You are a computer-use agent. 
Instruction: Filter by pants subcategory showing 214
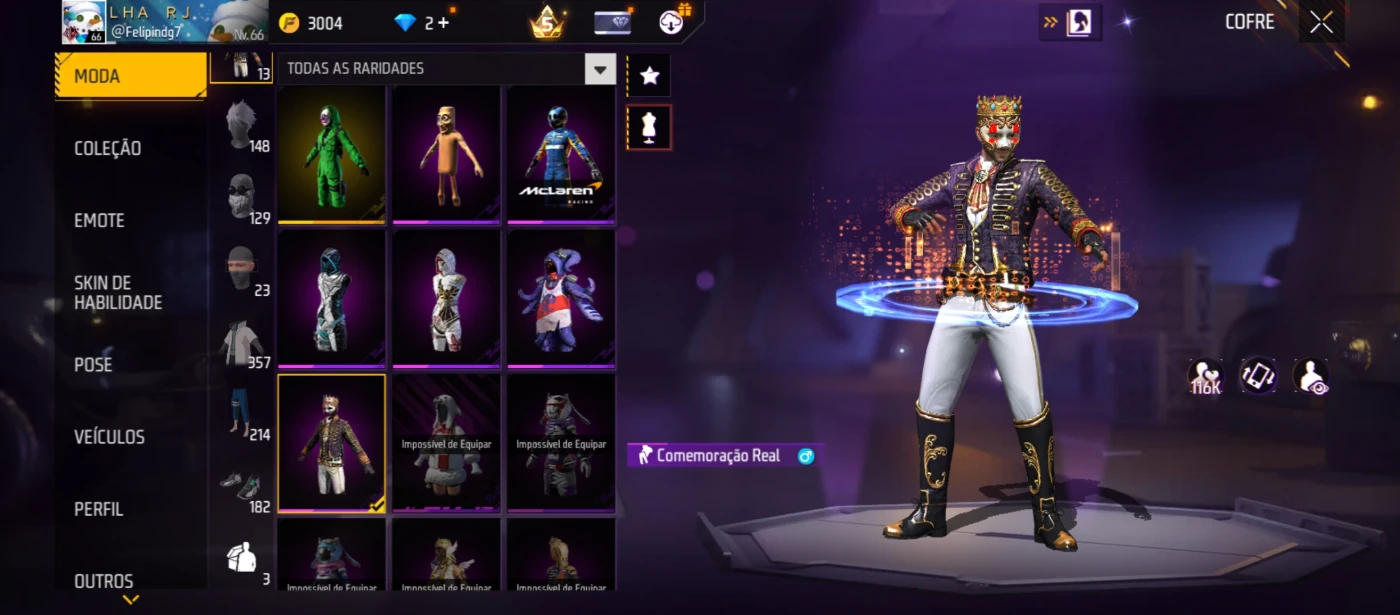[x=241, y=413]
